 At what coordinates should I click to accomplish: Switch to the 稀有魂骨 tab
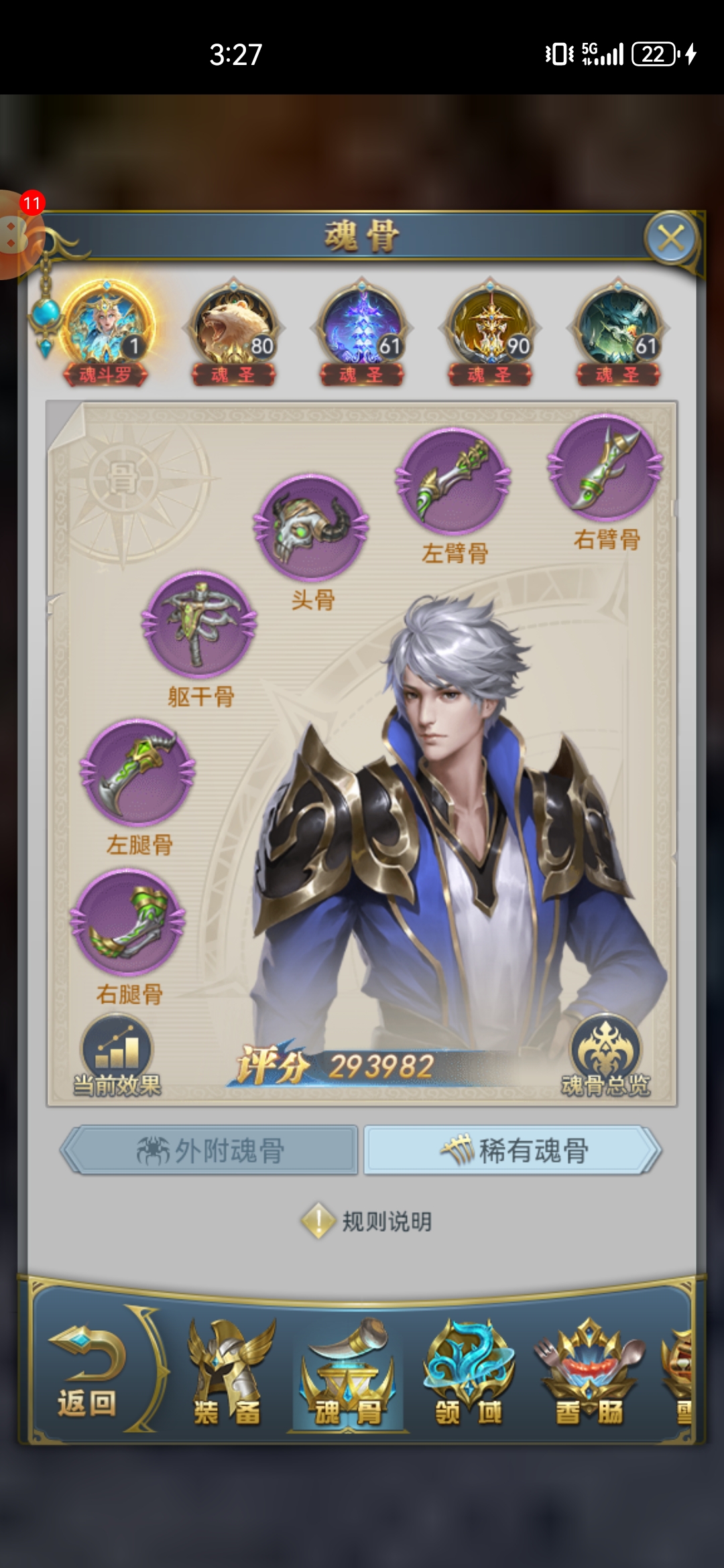pos(513,1151)
